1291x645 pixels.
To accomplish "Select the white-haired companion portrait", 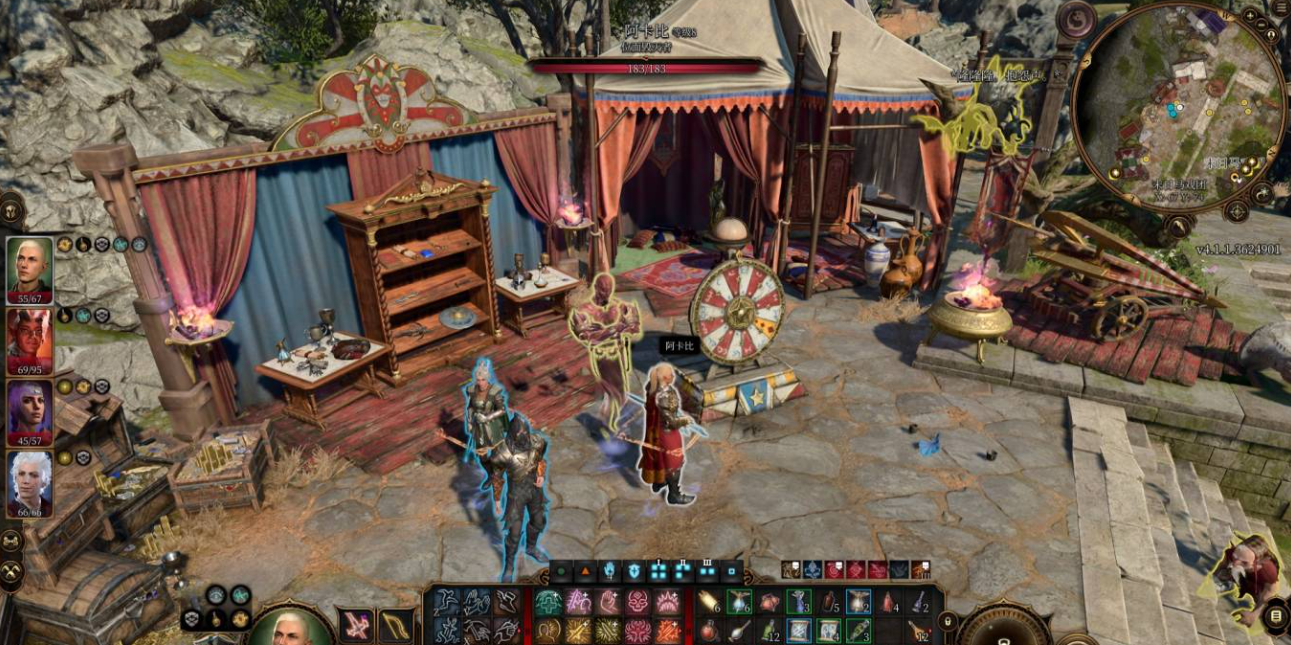I will click(30, 484).
